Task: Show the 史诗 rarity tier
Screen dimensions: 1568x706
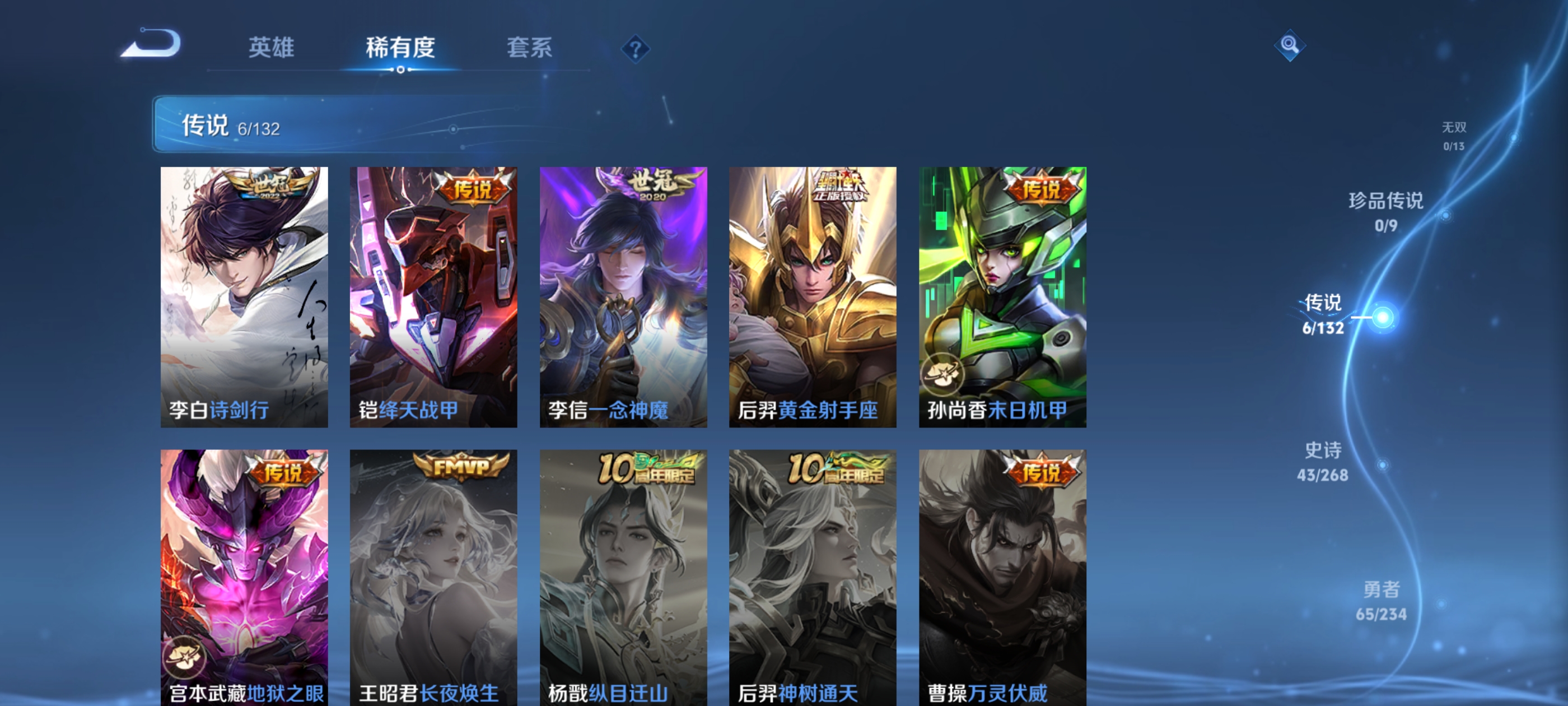Action: coord(1323,462)
